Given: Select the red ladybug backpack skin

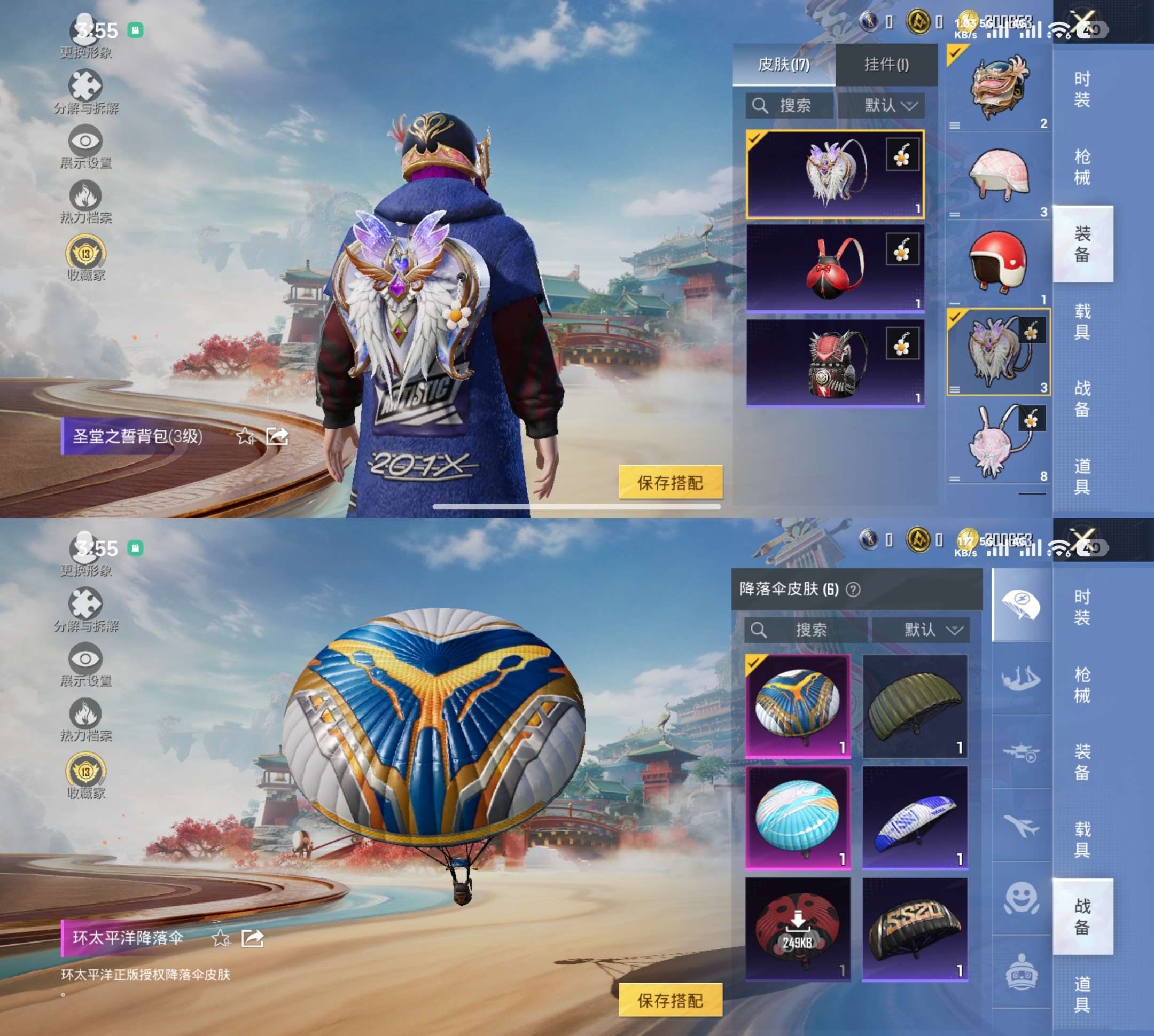Looking at the screenshot, I should click(835, 268).
